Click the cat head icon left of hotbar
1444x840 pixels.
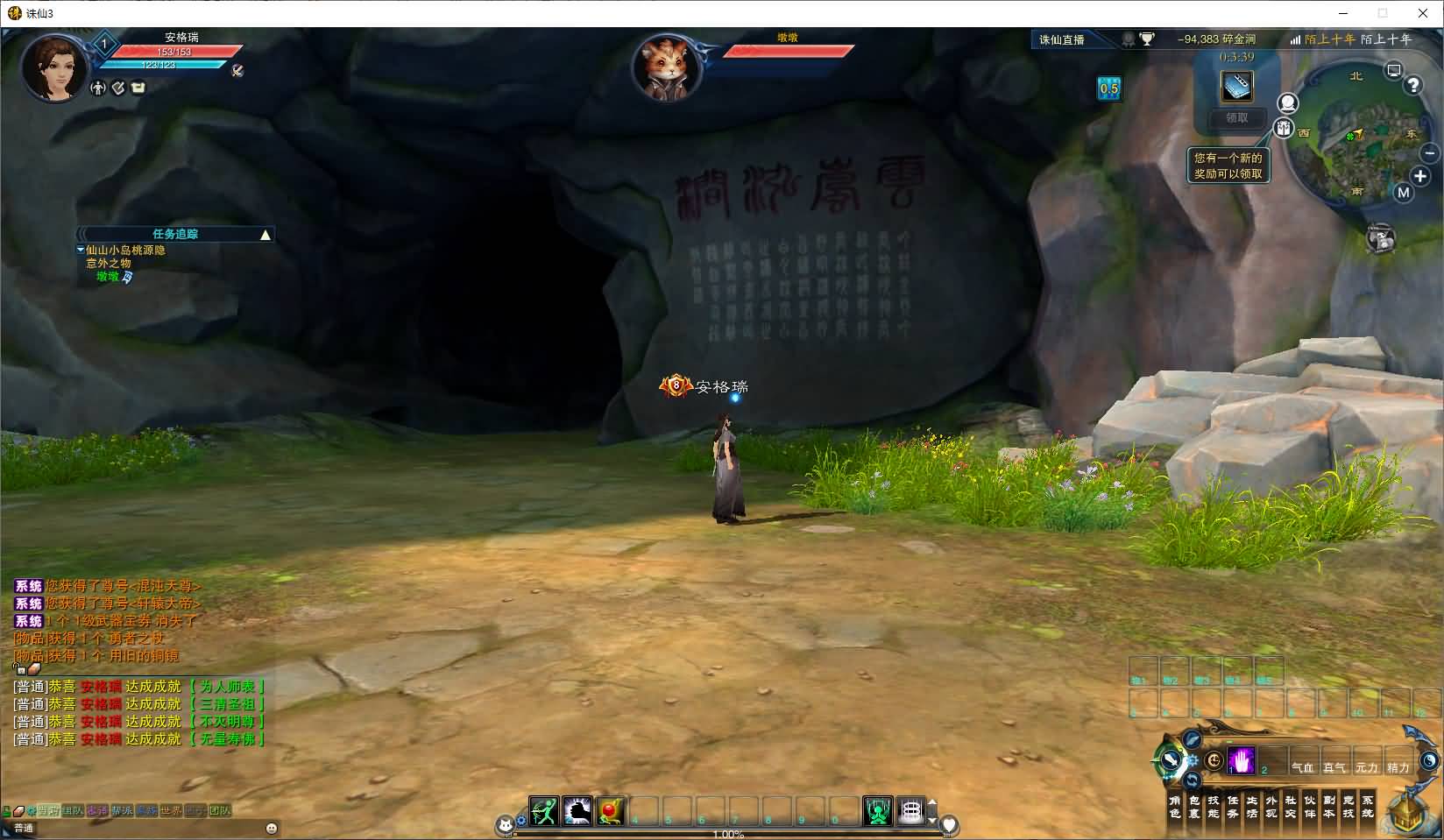tap(506, 825)
